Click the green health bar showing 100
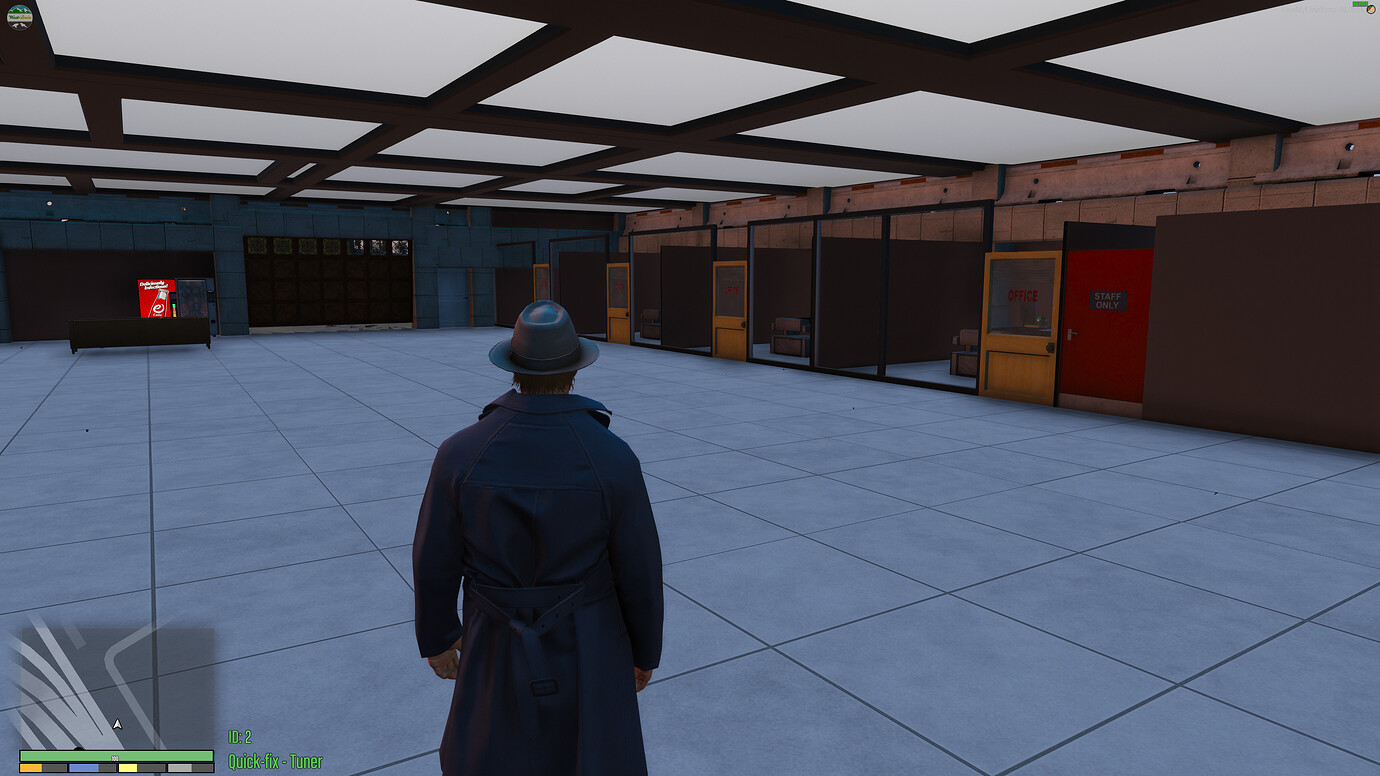Viewport: 1380px width, 776px height. pyautogui.click(x=115, y=755)
